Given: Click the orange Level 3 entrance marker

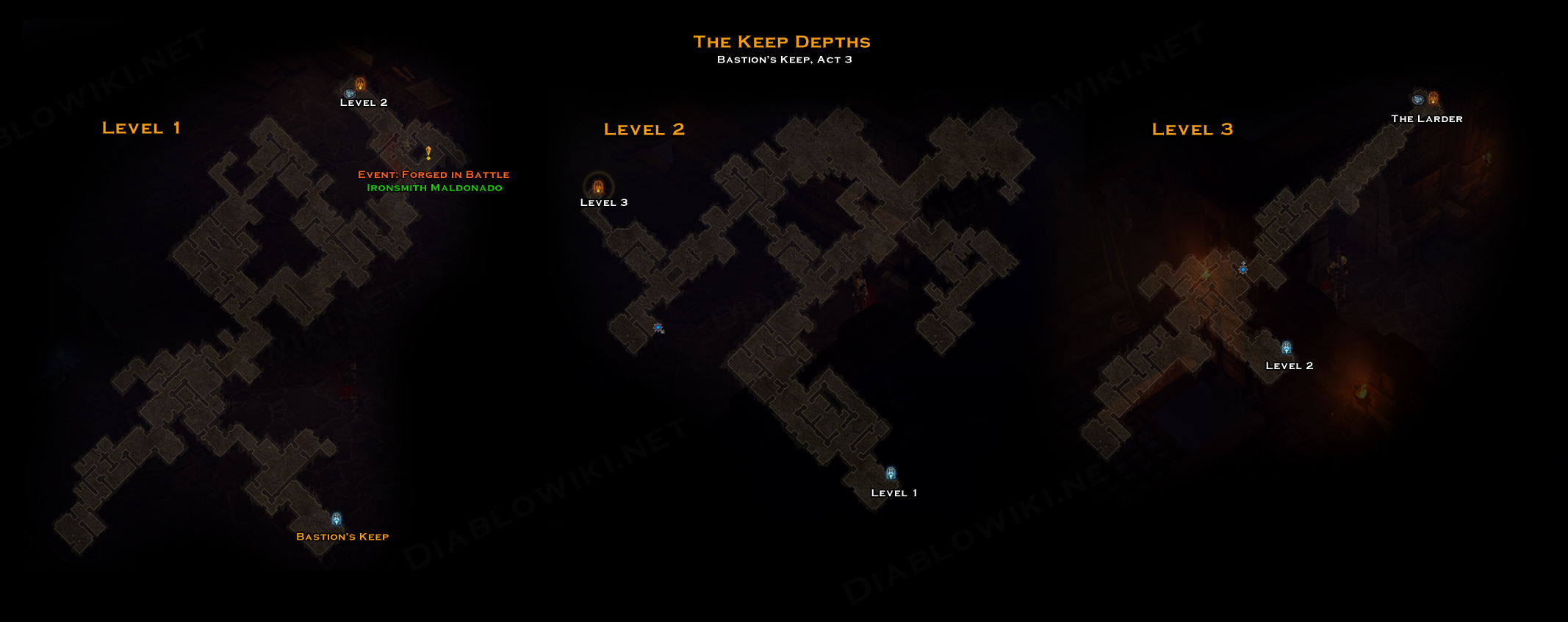Looking at the screenshot, I should (598, 187).
